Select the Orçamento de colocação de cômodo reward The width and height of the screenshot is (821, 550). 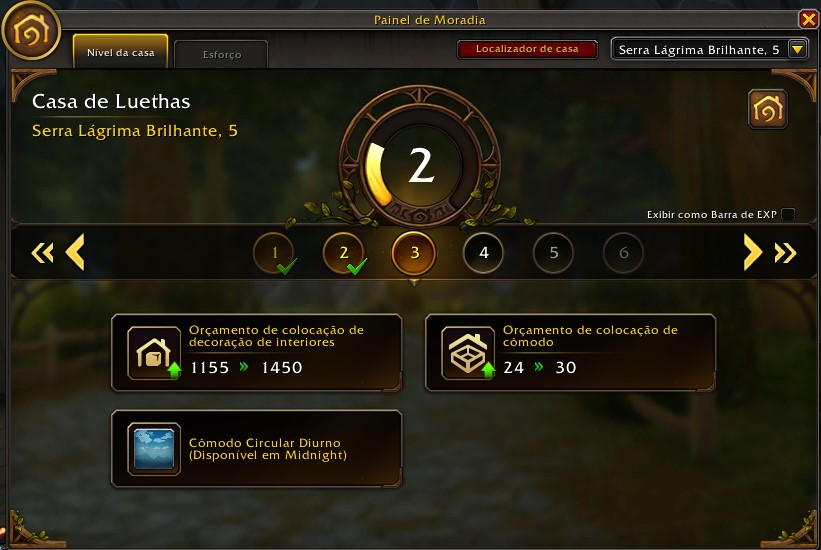point(570,352)
